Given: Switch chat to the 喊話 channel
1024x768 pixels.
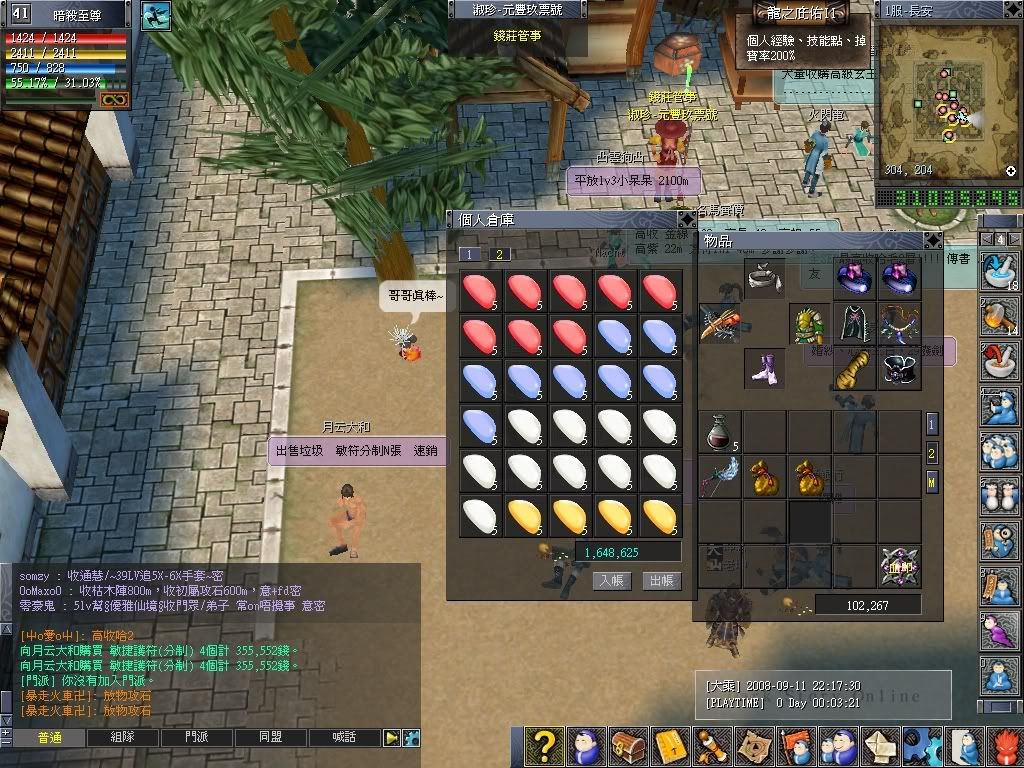Looking at the screenshot, I should coord(345,738).
